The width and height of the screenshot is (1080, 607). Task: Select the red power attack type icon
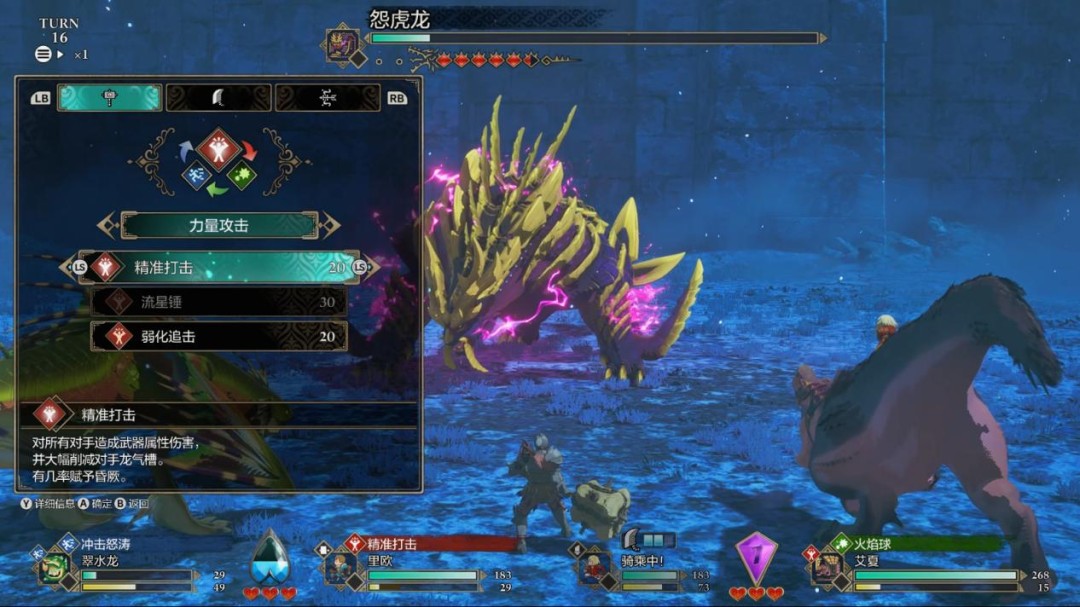click(218, 149)
